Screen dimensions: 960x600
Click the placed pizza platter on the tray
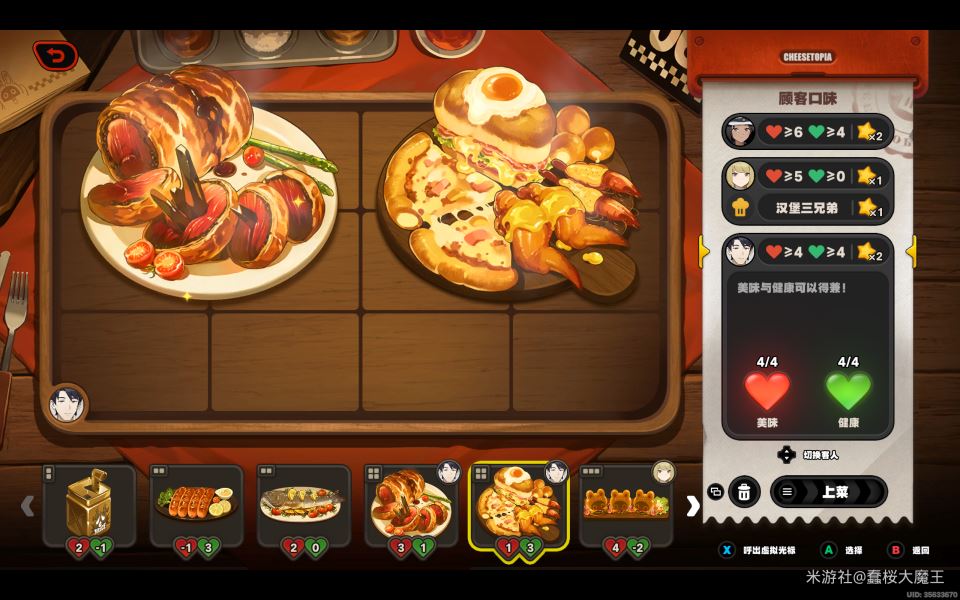point(510,190)
